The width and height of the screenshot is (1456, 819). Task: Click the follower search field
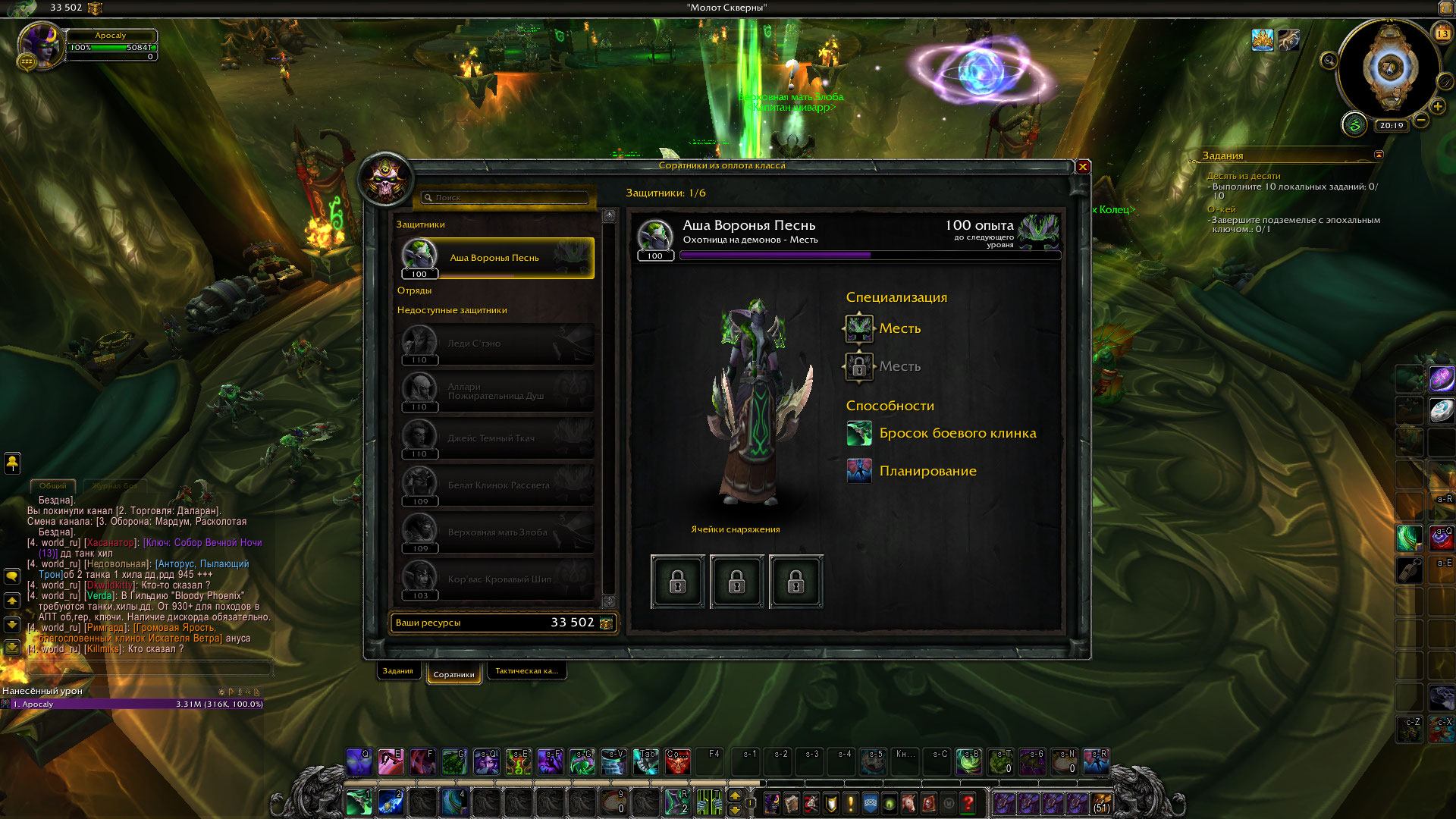[507, 198]
